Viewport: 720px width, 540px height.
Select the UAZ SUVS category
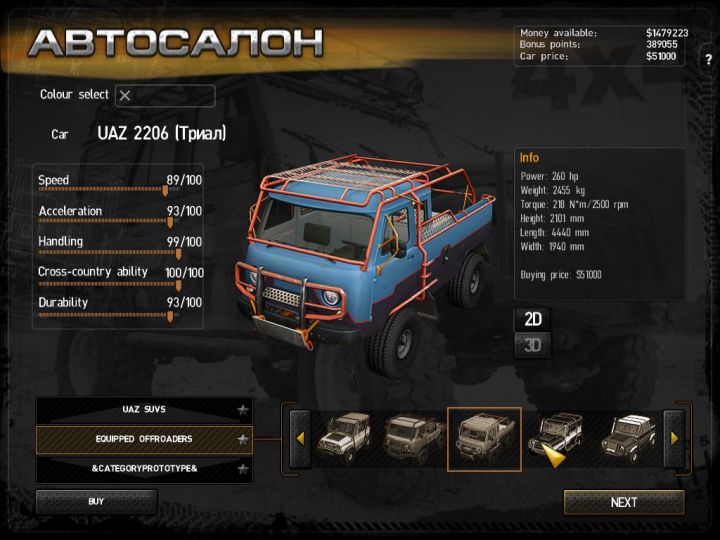[144, 410]
